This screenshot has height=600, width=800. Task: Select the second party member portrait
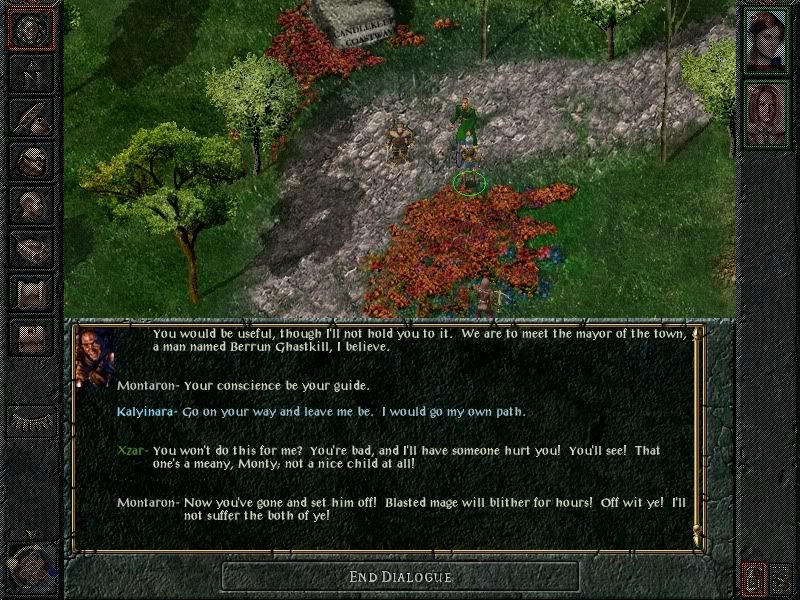click(766, 112)
